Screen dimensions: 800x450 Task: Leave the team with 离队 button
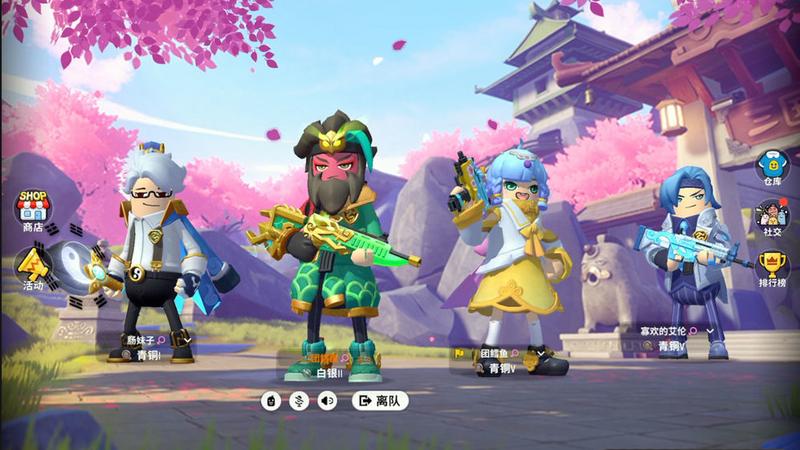point(380,401)
